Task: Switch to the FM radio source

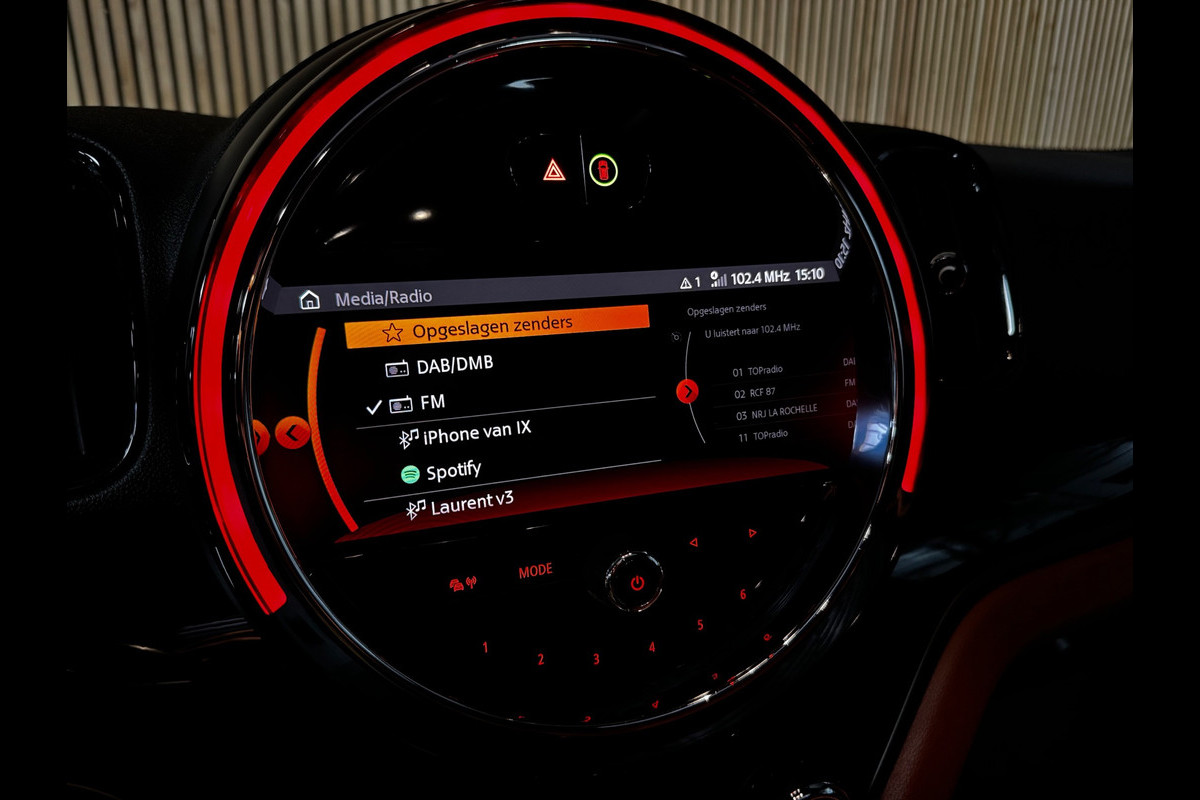Action: [x=432, y=402]
